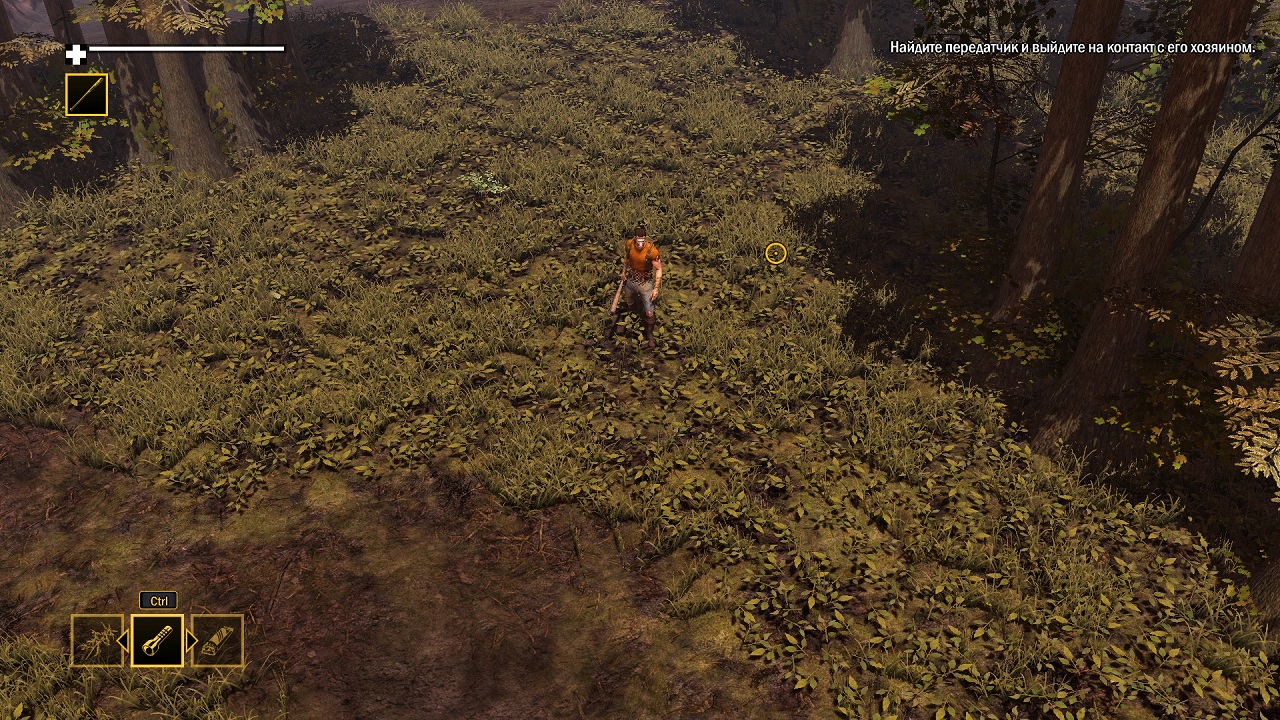The height and width of the screenshot is (720, 1280).
Task: Select the flashlight item slot
Action: (x=157, y=640)
